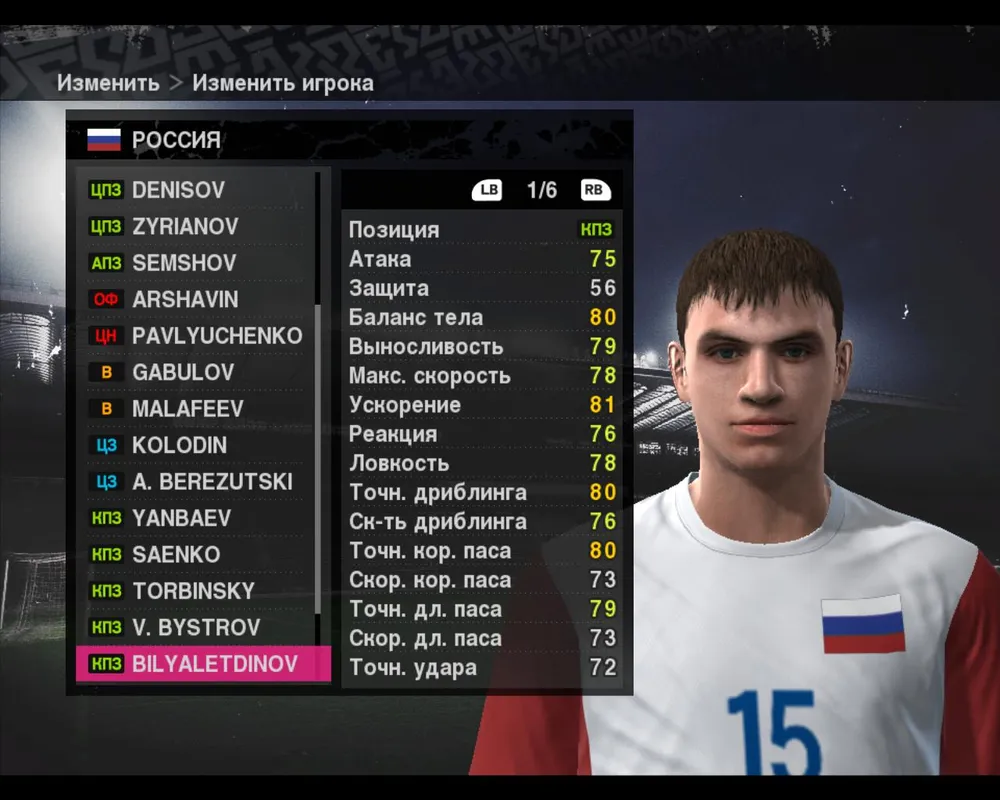Viewport: 1000px width, 800px height.
Task: Select the ARSHAVIN player row
Action: 200,299
